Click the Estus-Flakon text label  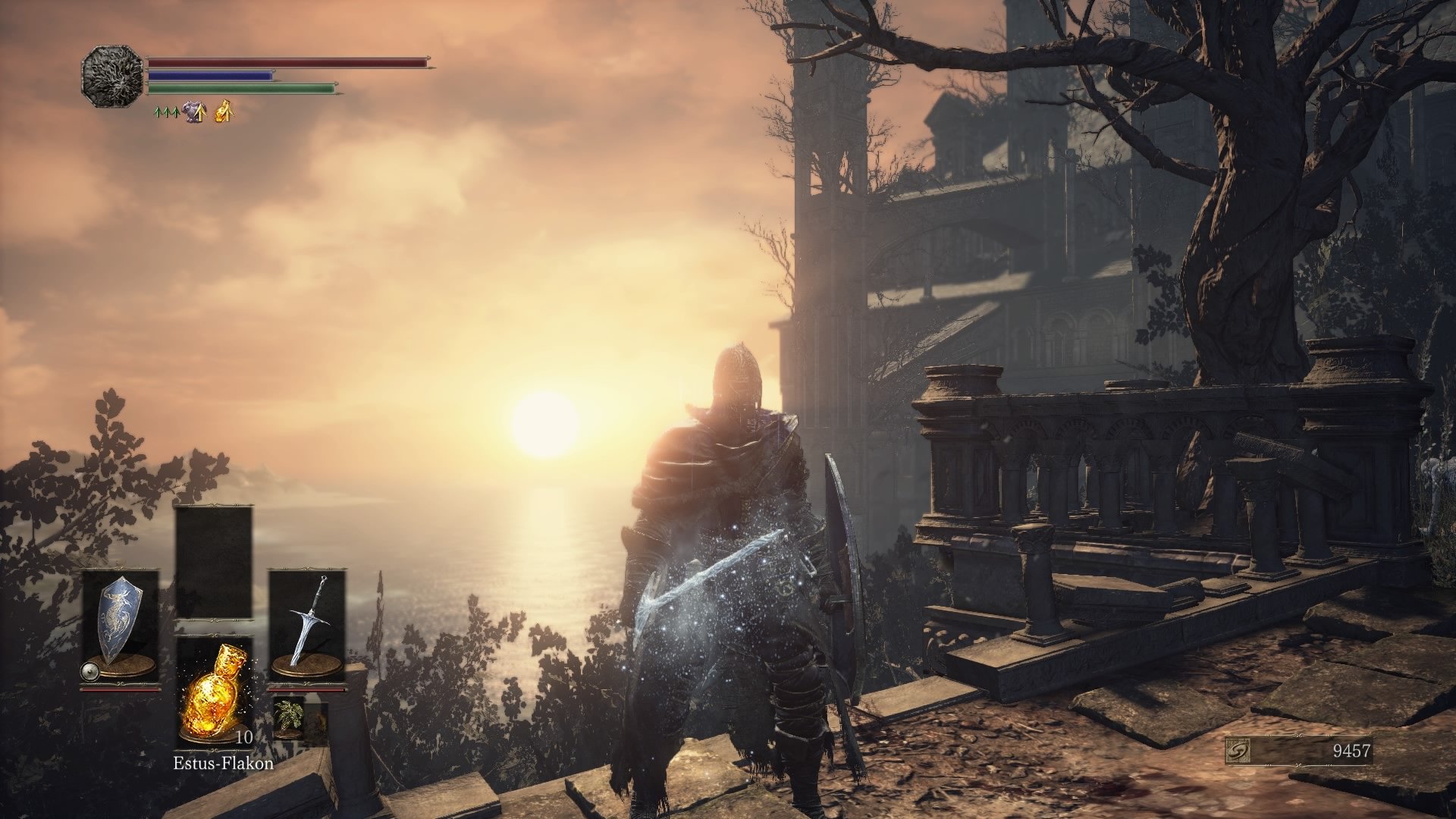(224, 763)
